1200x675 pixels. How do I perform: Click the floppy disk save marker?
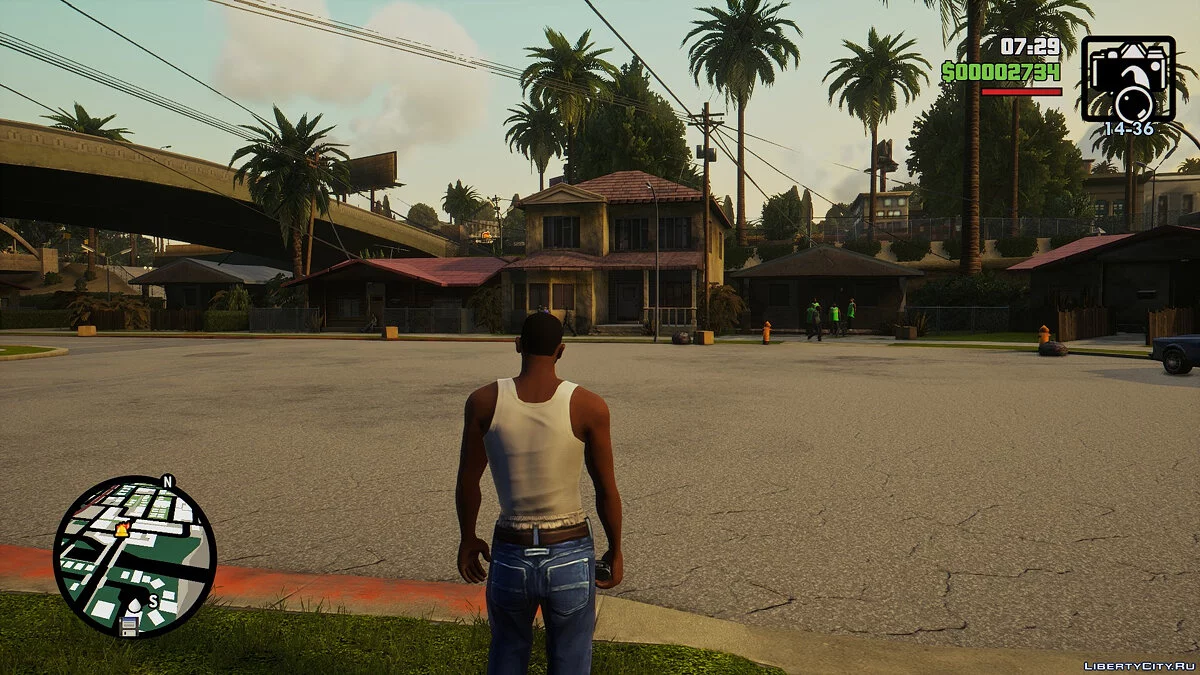(x=129, y=626)
